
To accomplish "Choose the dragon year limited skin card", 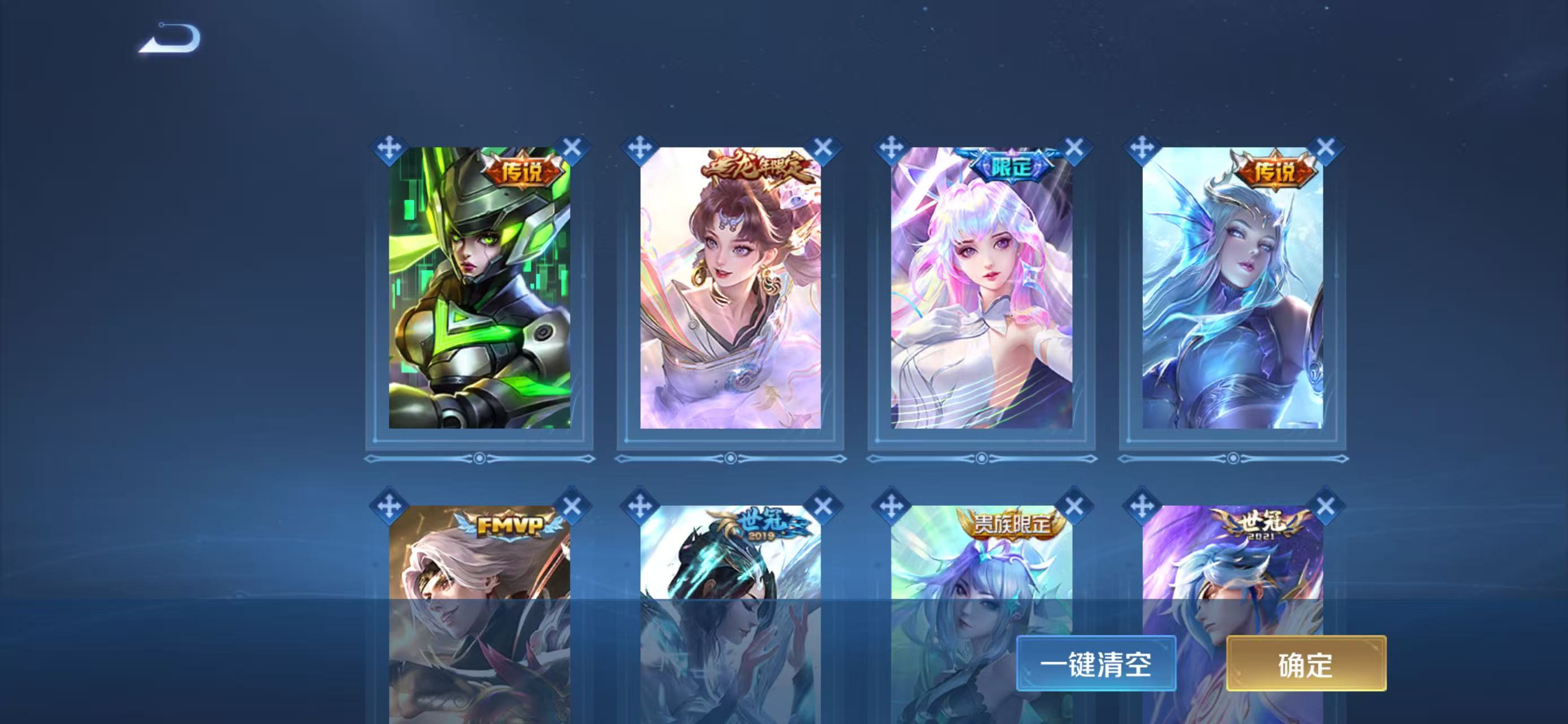I will [x=730, y=287].
